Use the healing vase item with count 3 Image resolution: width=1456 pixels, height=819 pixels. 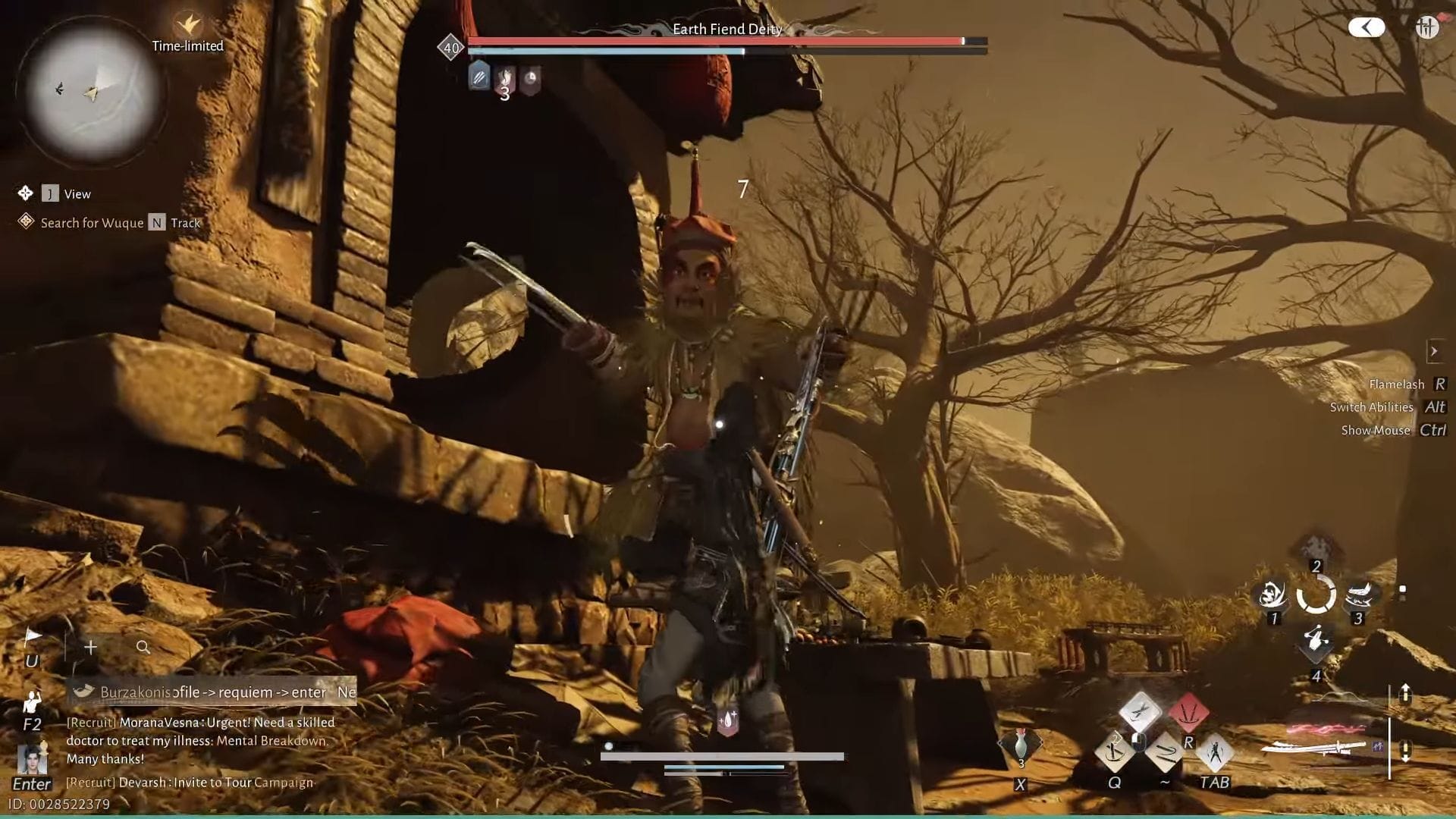(x=1021, y=746)
